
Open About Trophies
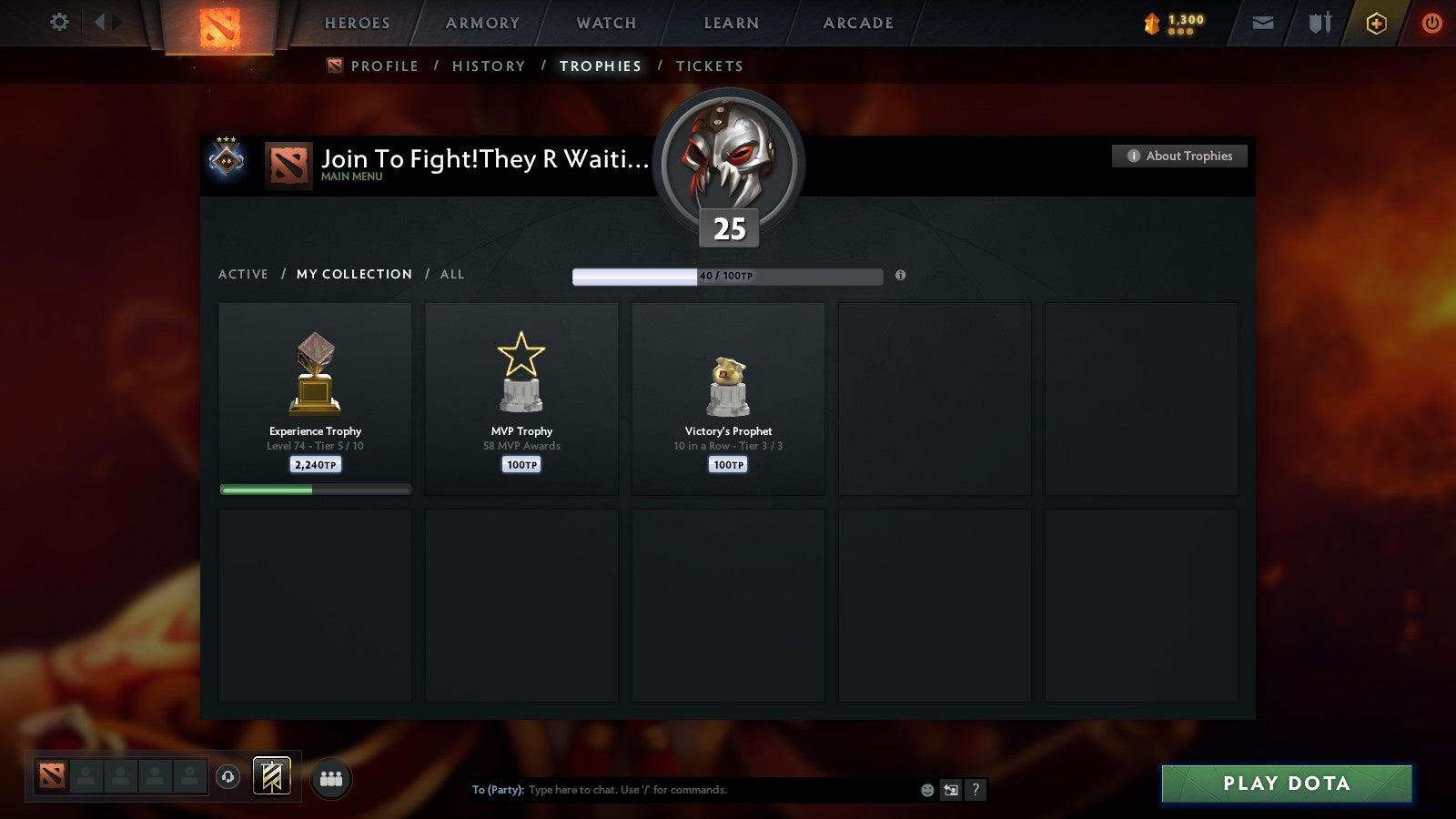point(1179,156)
